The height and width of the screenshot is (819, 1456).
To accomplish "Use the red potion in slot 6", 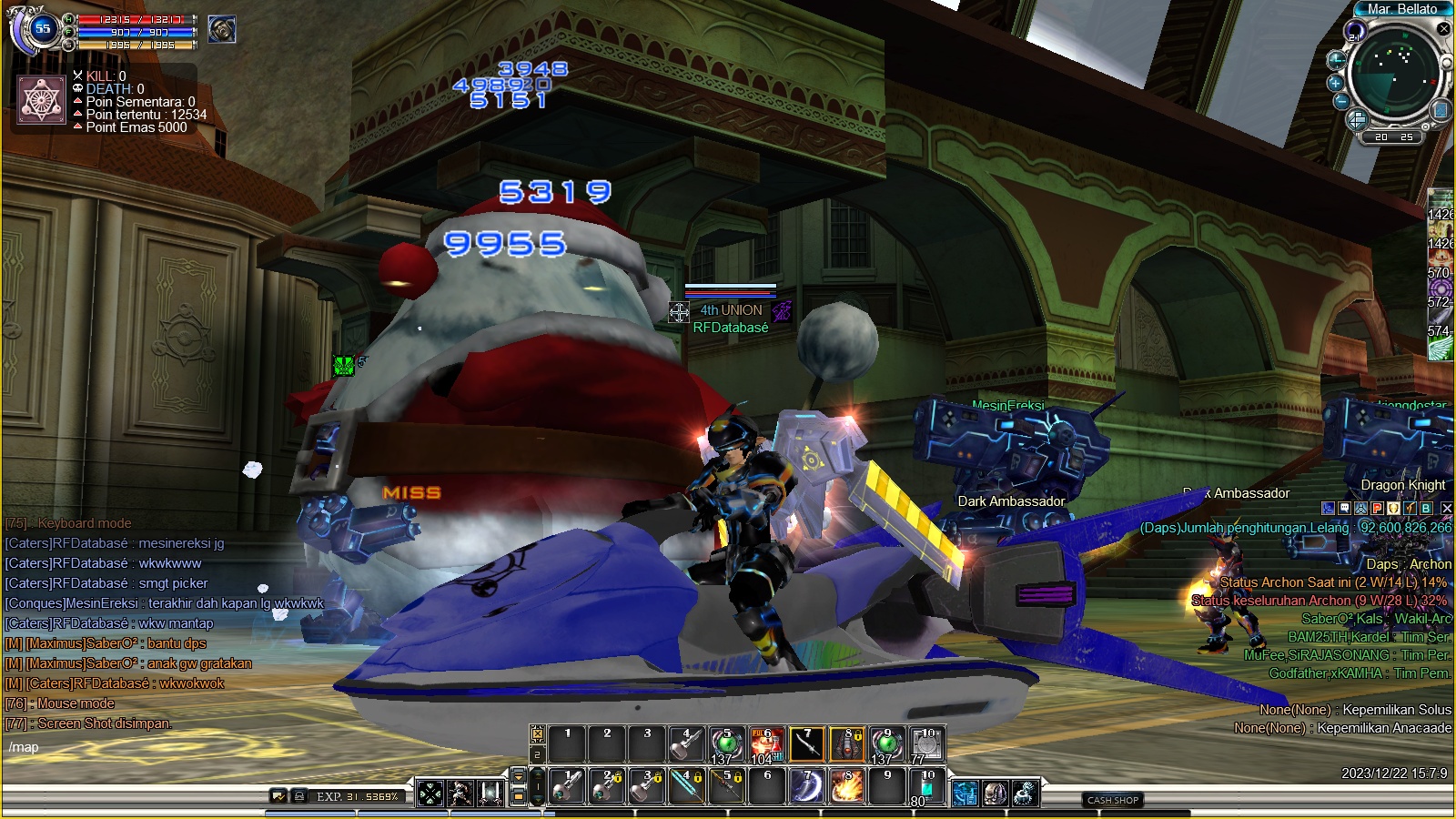I will tap(766, 744).
